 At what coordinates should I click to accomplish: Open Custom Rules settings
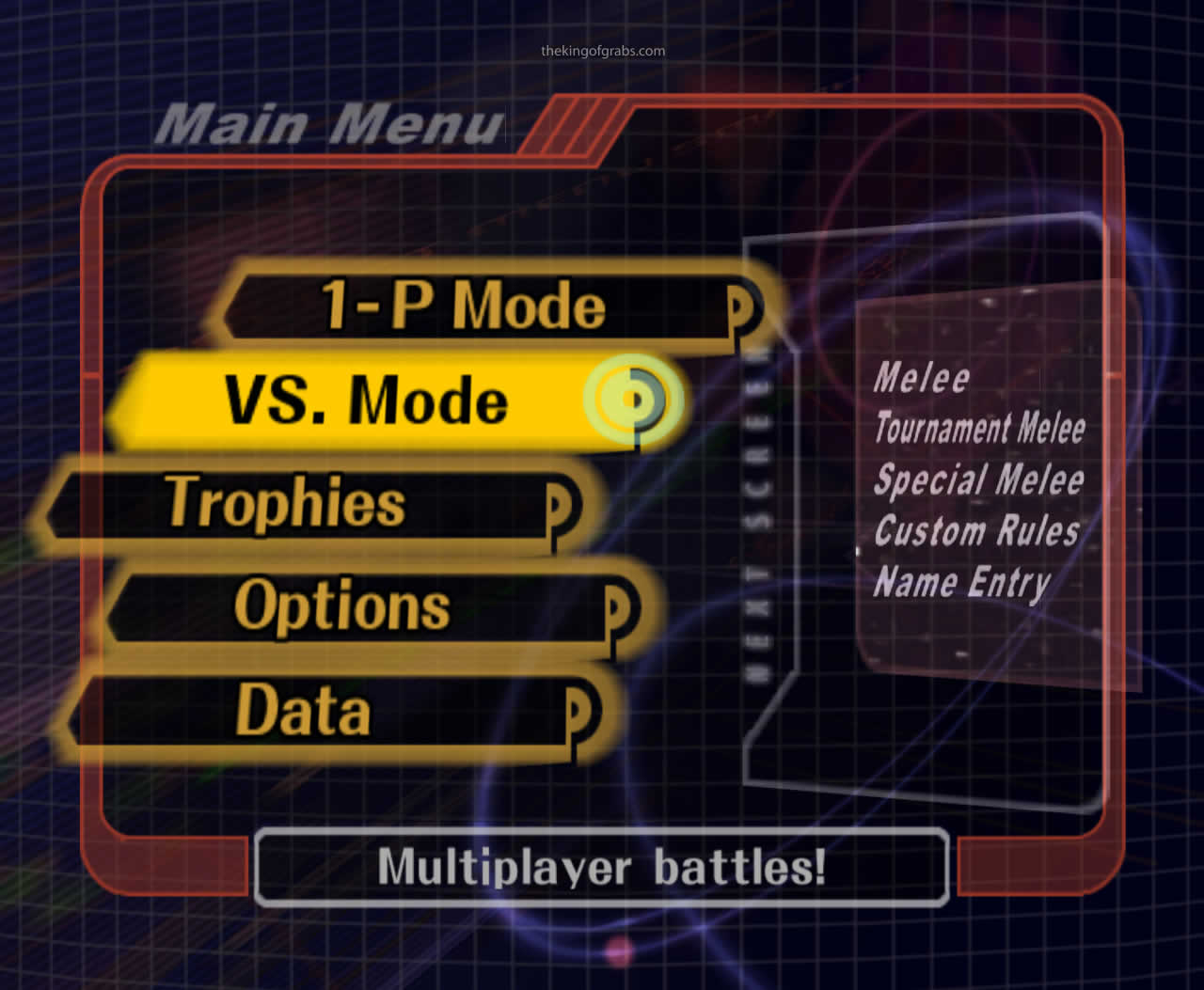975,532
